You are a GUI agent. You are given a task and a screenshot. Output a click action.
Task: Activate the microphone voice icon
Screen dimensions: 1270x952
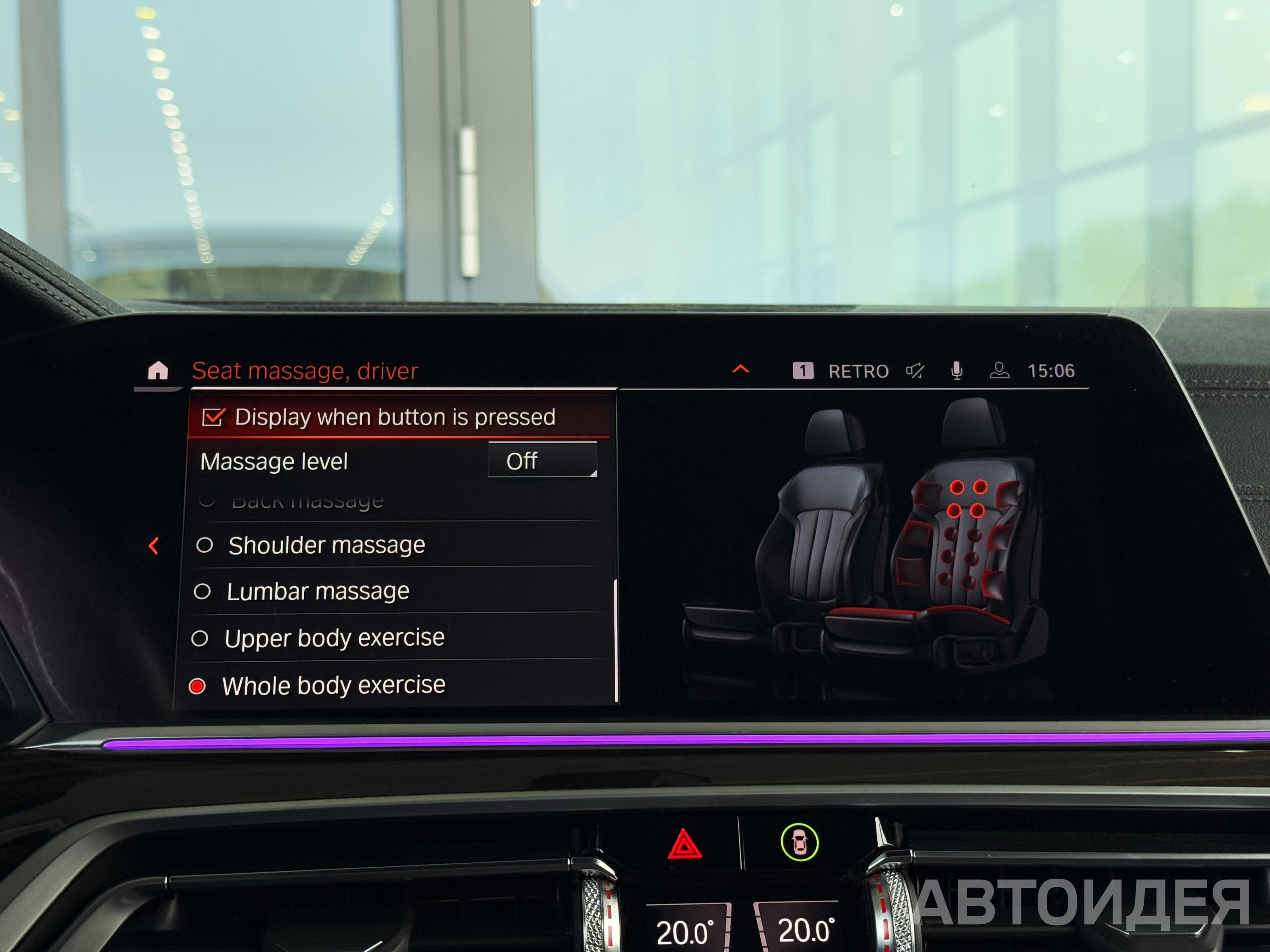[x=957, y=371]
